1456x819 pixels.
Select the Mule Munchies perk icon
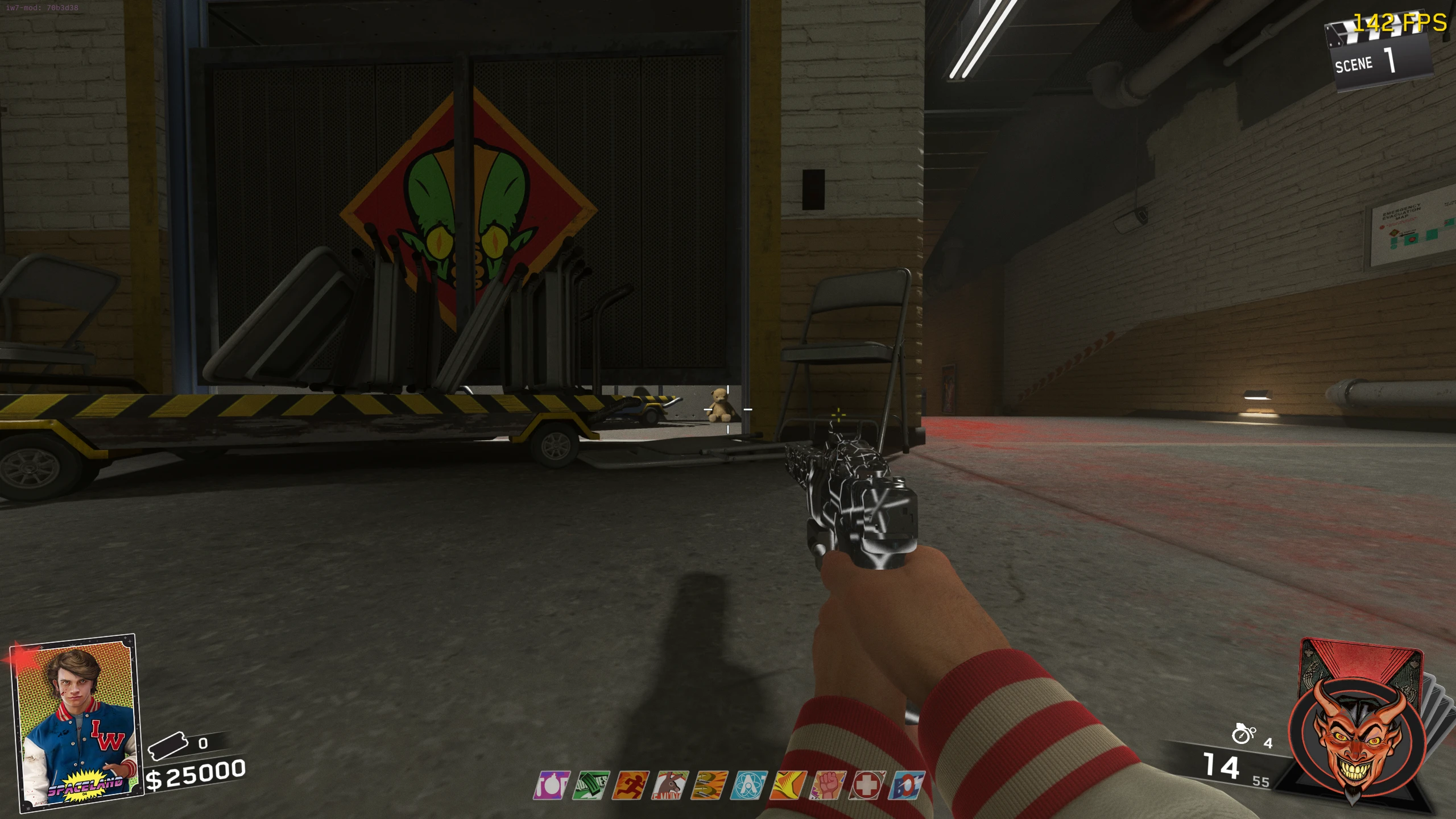point(671,785)
